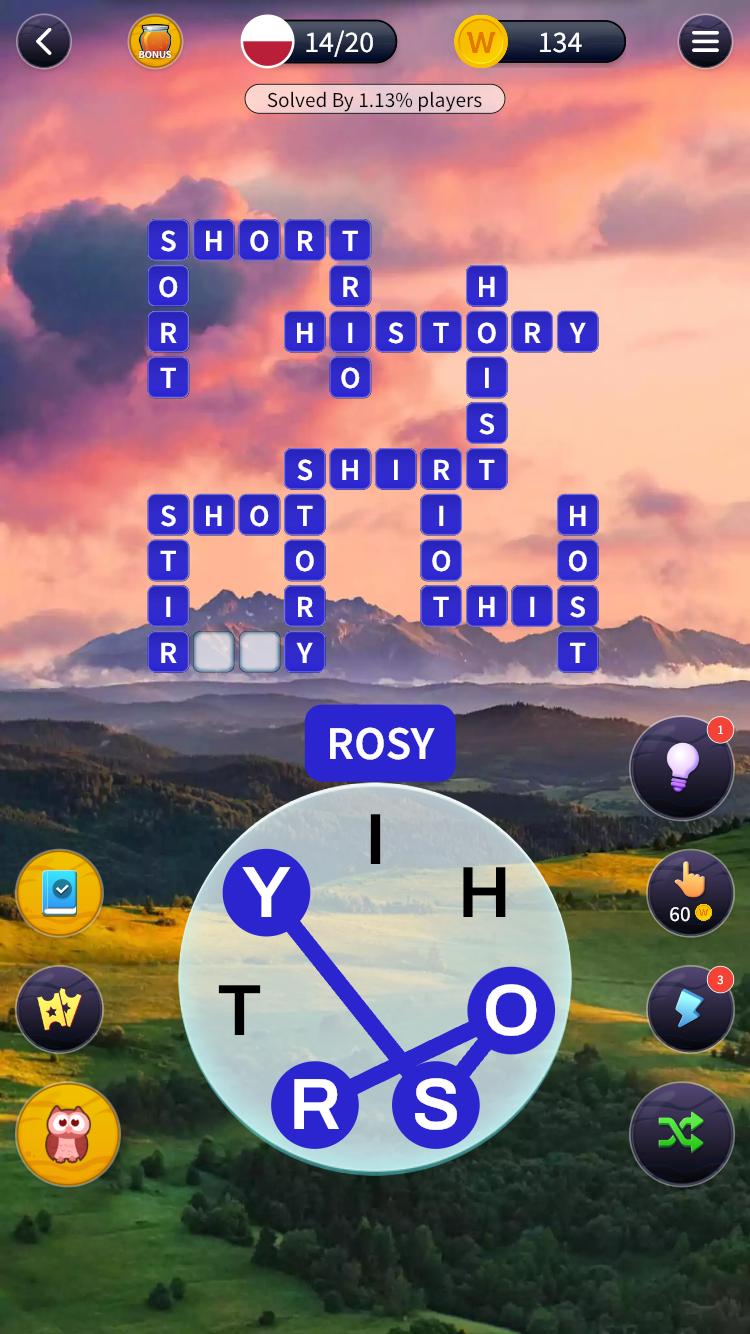This screenshot has height=1334, width=750.
Task: Select letter O on the wheel
Action: tap(511, 1010)
